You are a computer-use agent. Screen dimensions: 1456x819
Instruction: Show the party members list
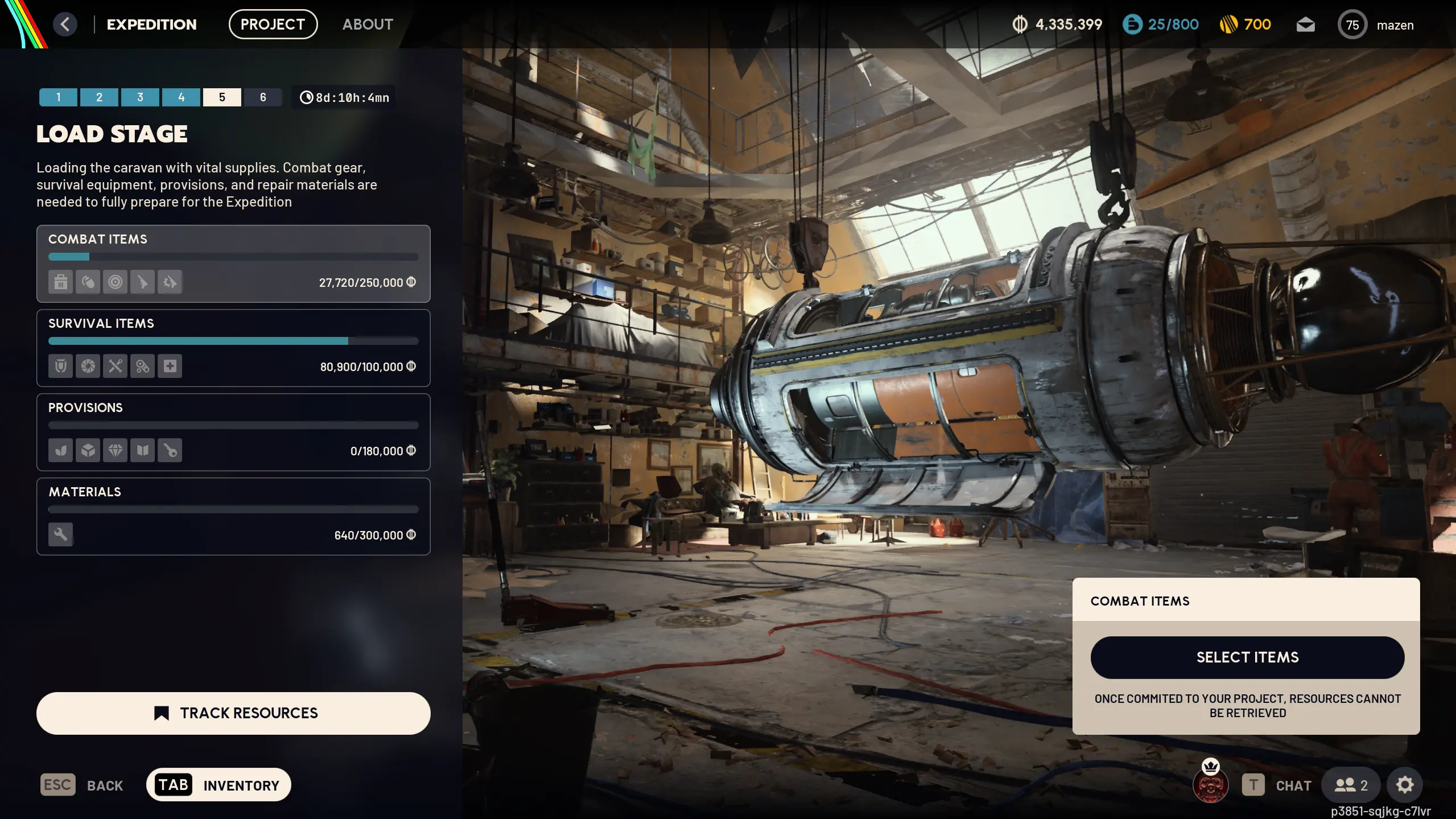click(1351, 785)
